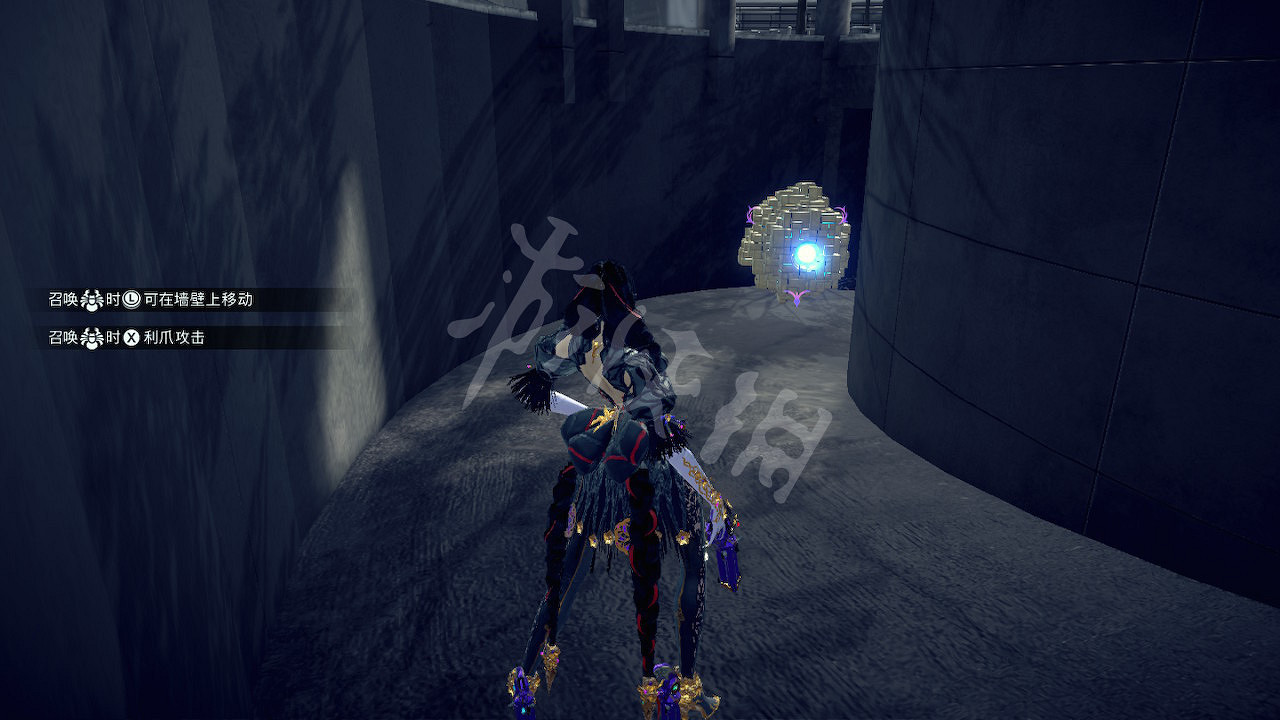The image size is (1280, 720).
Task: Click the L-stick button icon in wall-move hint
Action: point(132,299)
